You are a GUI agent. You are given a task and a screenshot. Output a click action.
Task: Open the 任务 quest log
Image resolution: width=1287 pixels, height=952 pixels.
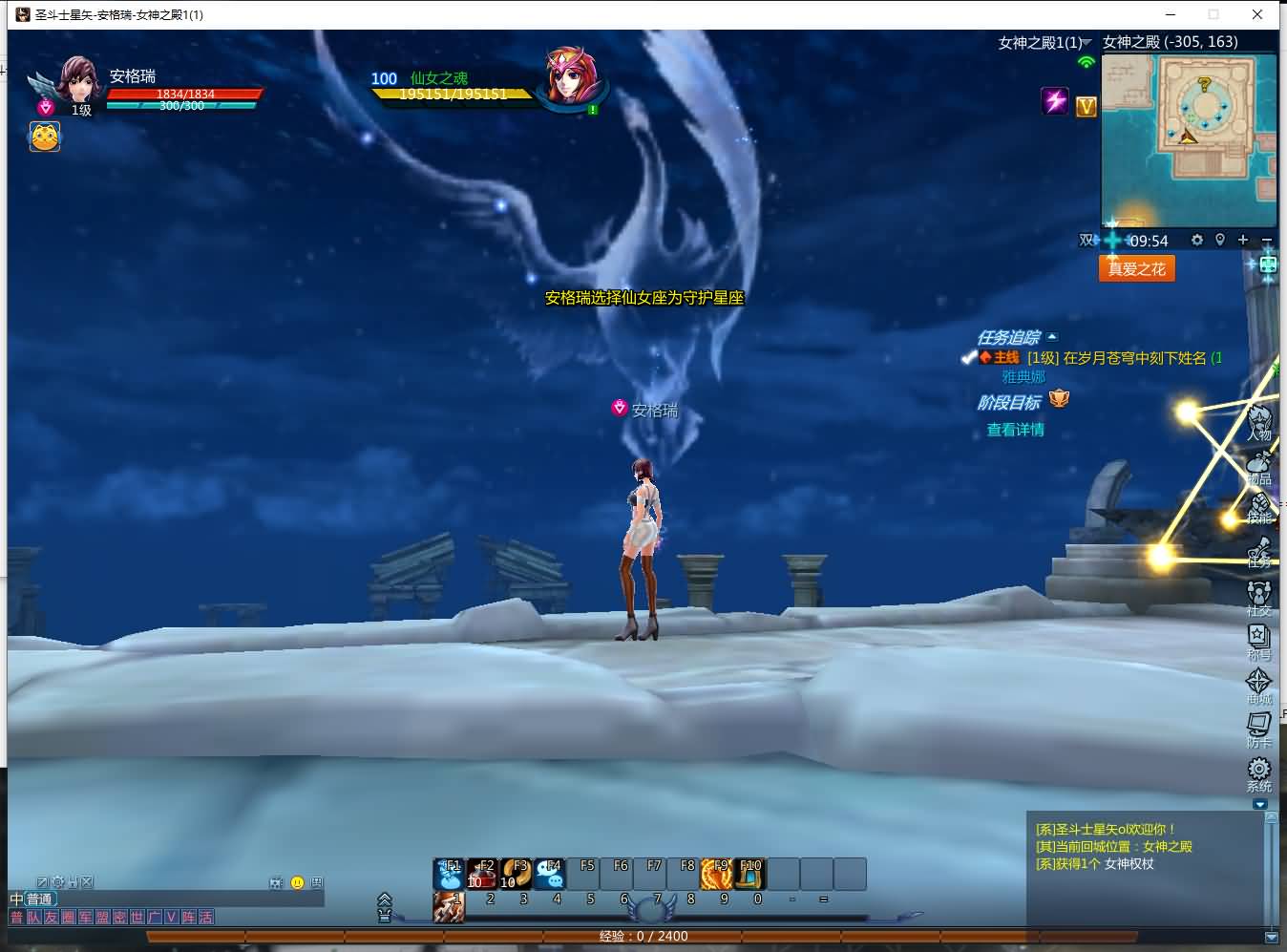coord(1259,551)
